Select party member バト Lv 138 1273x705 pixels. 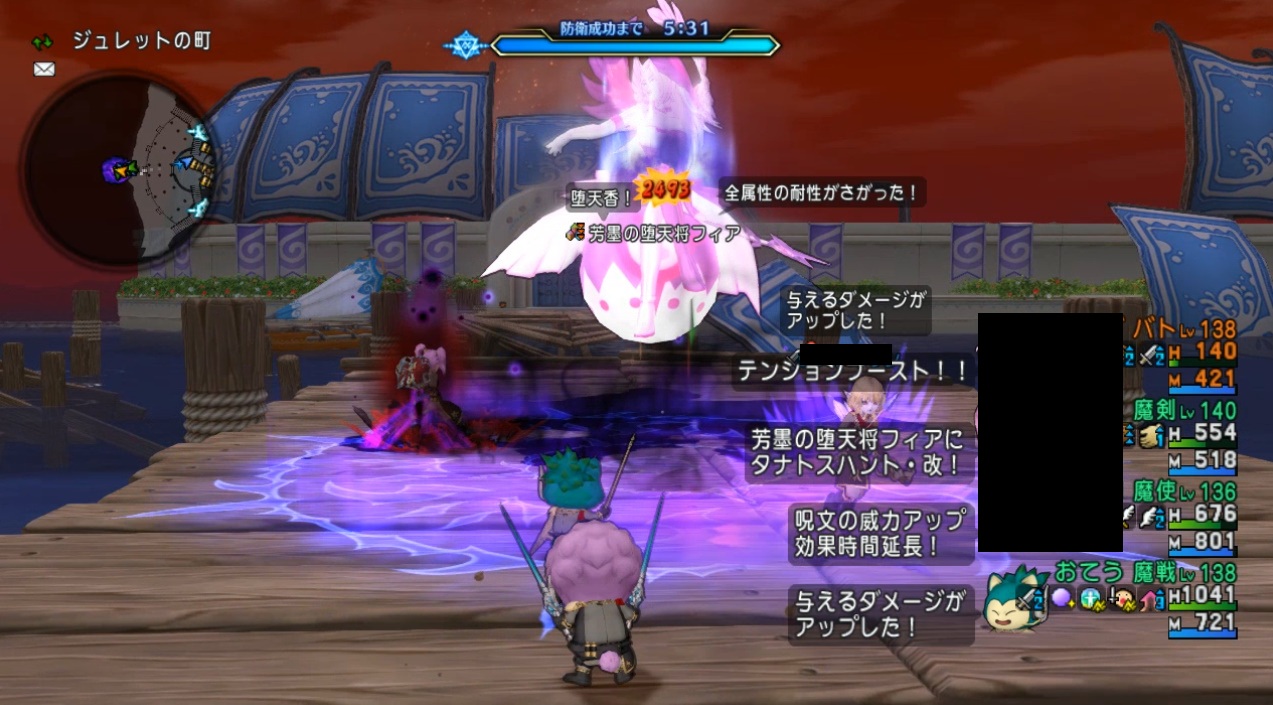pos(1185,329)
